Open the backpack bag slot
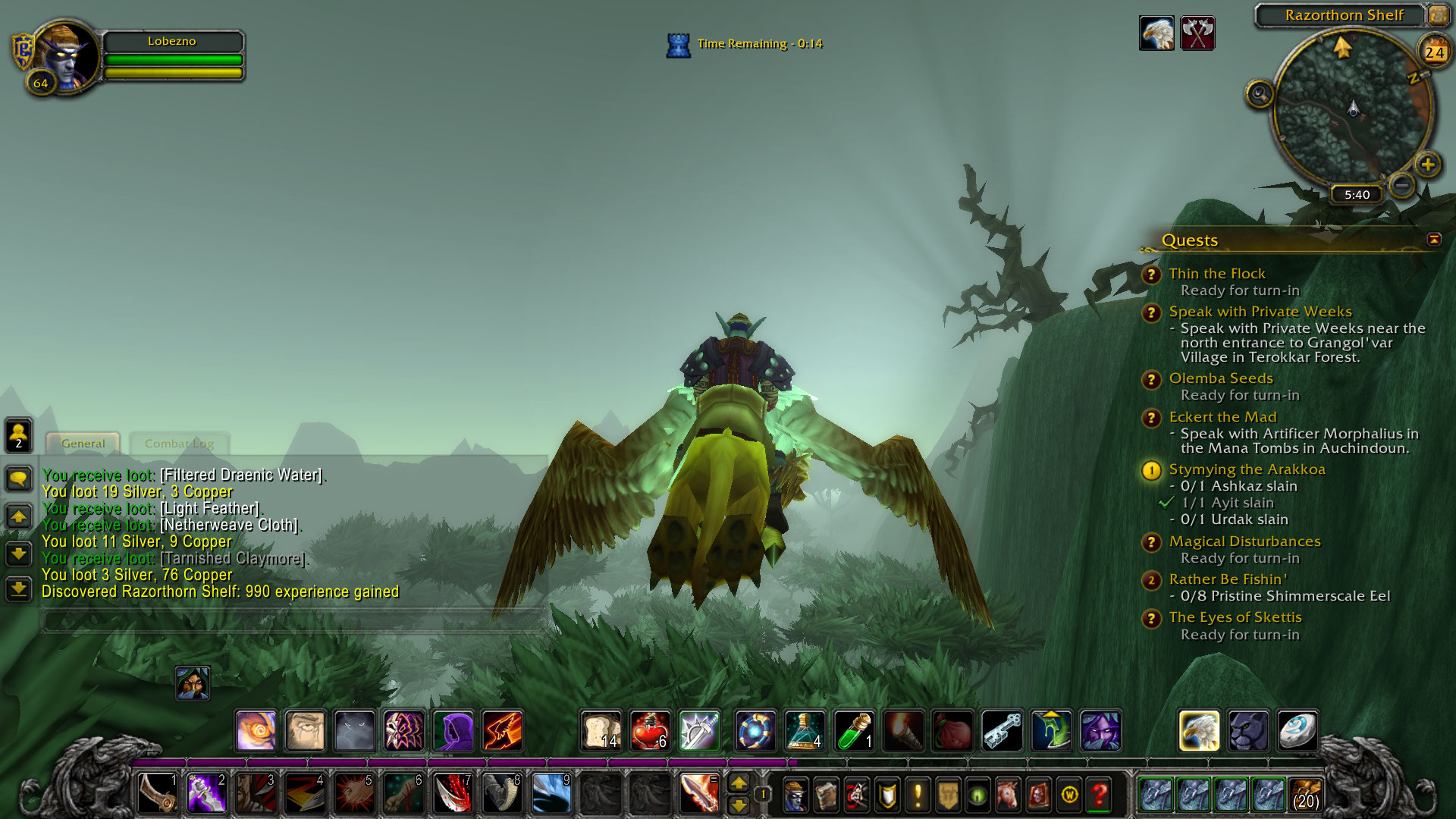 pyautogui.click(x=1306, y=795)
